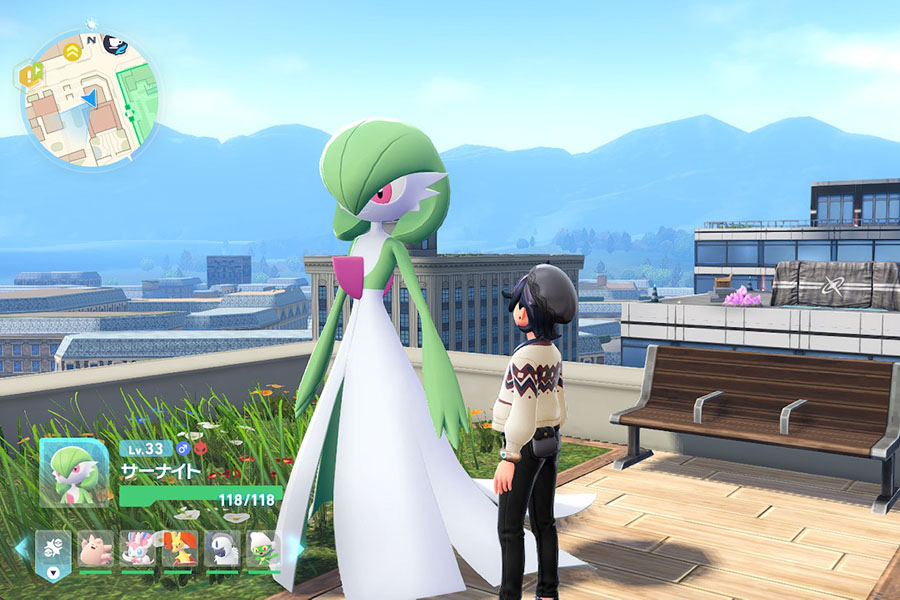Screen dimensions: 900x600
Task: Pick Absol in the party bar
Action: [x=221, y=548]
